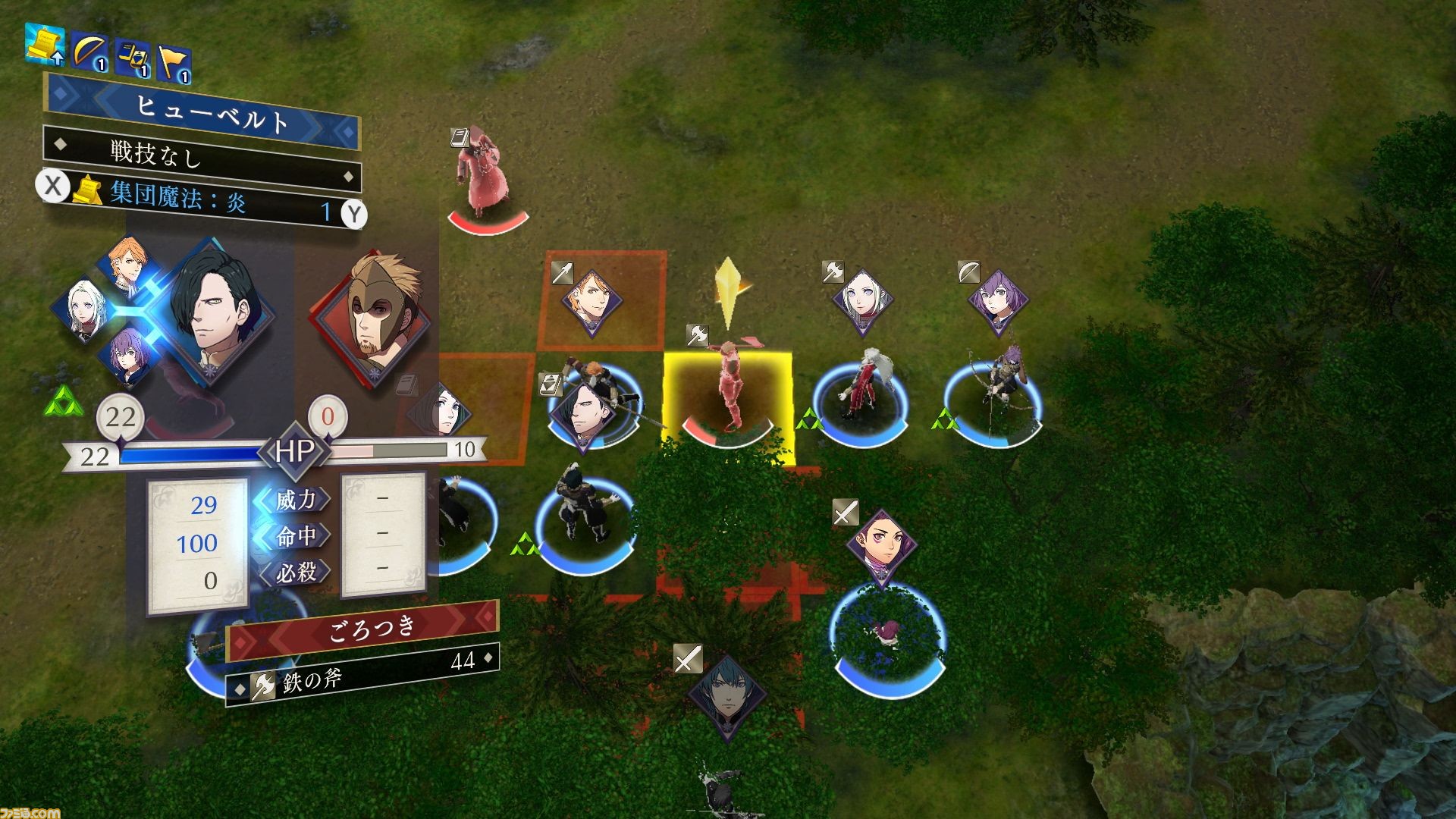Select the 集団魔法:炎 gambit row
Viewport: 1456px width, 819px height.
click(x=203, y=200)
